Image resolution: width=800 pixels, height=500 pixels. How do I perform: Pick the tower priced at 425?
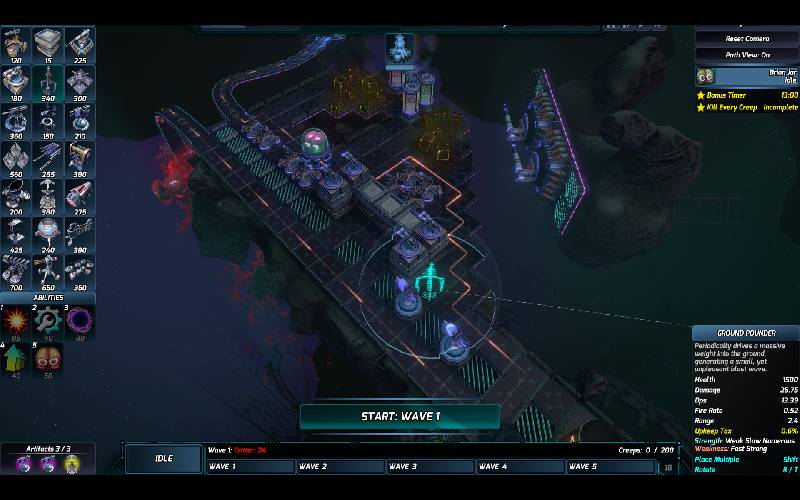click(16, 232)
